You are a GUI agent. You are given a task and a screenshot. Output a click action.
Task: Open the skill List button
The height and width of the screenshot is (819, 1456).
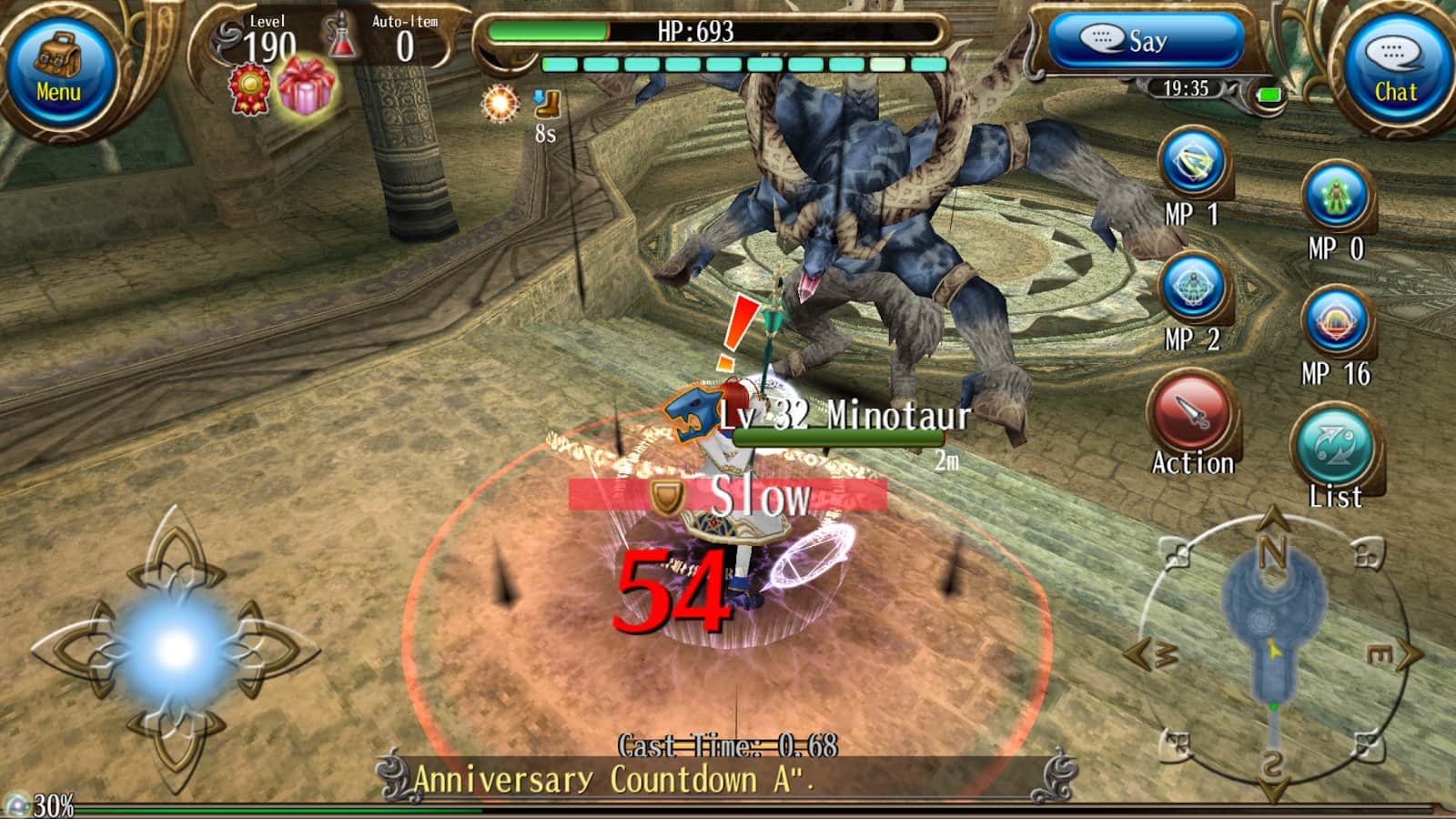[1334, 448]
